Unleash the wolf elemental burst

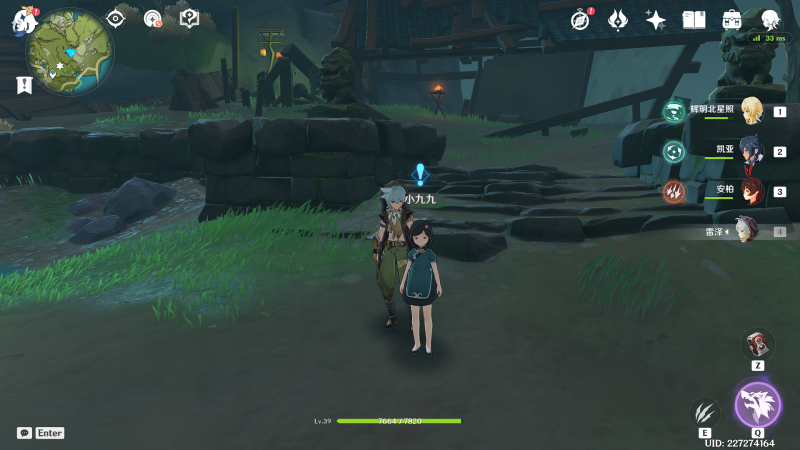757,405
